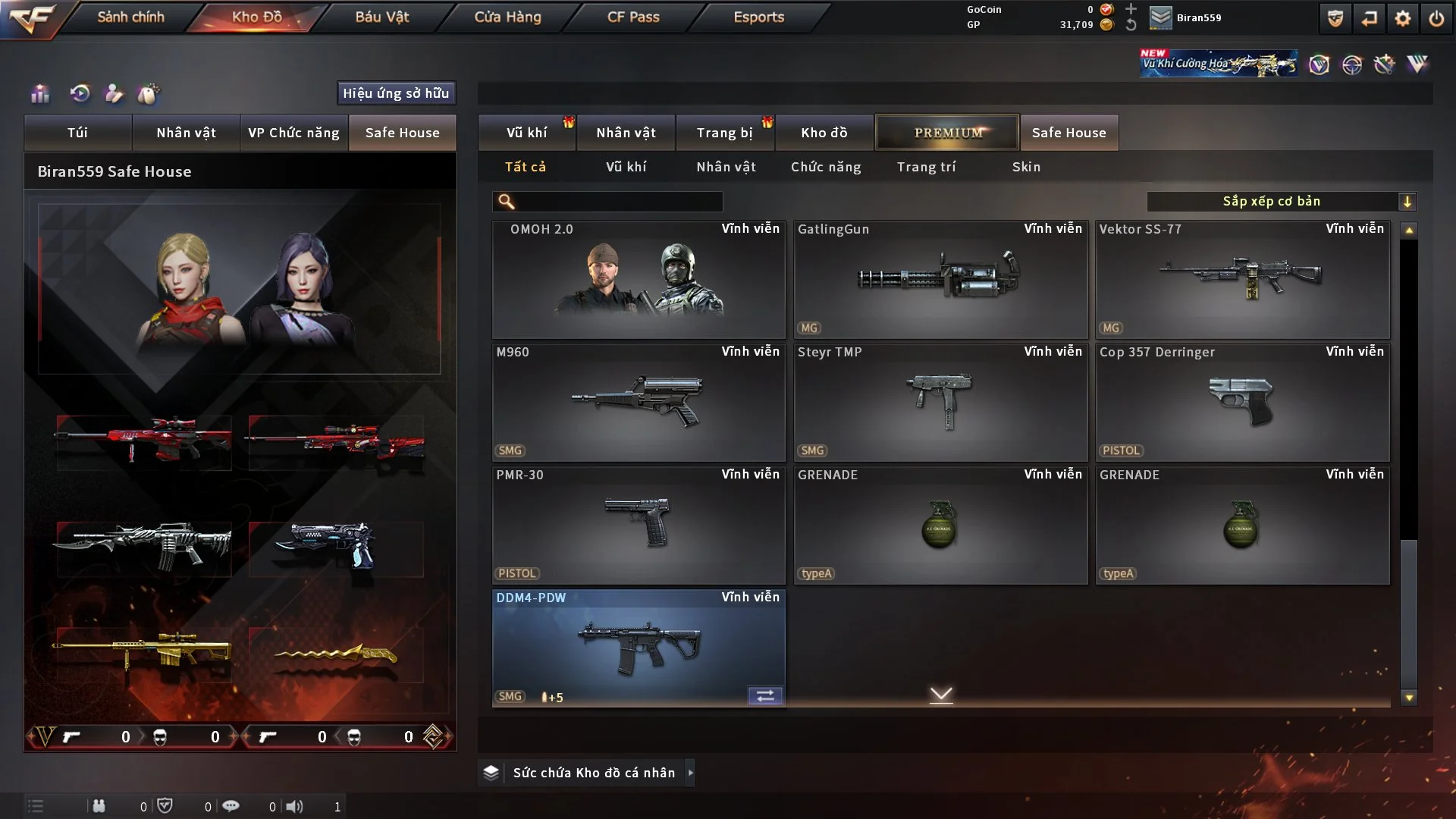Viewport: 1456px width, 819px height.
Task: Select the GatlingGun item card
Action: 940,279
